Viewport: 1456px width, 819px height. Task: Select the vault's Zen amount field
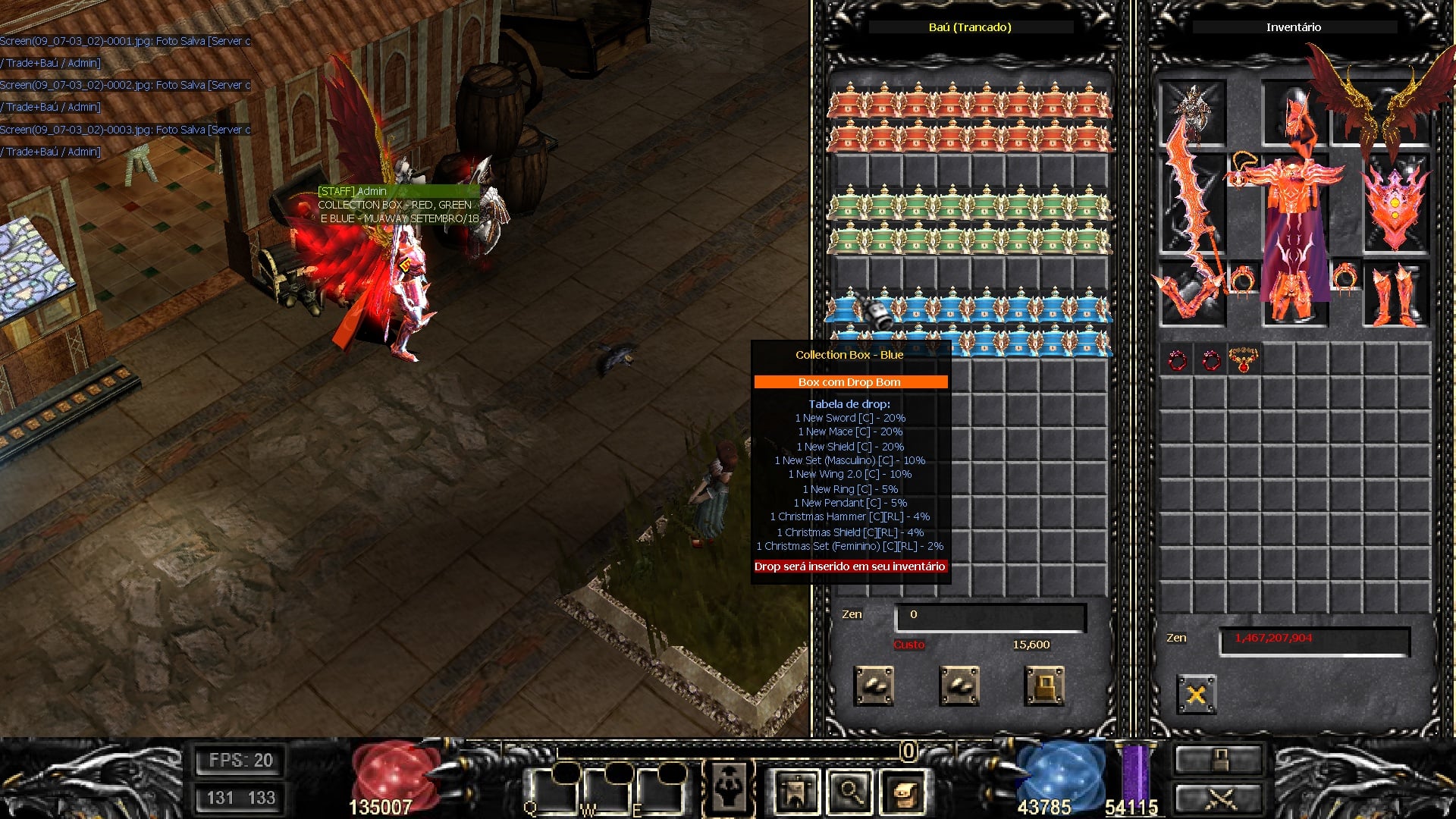(990, 616)
